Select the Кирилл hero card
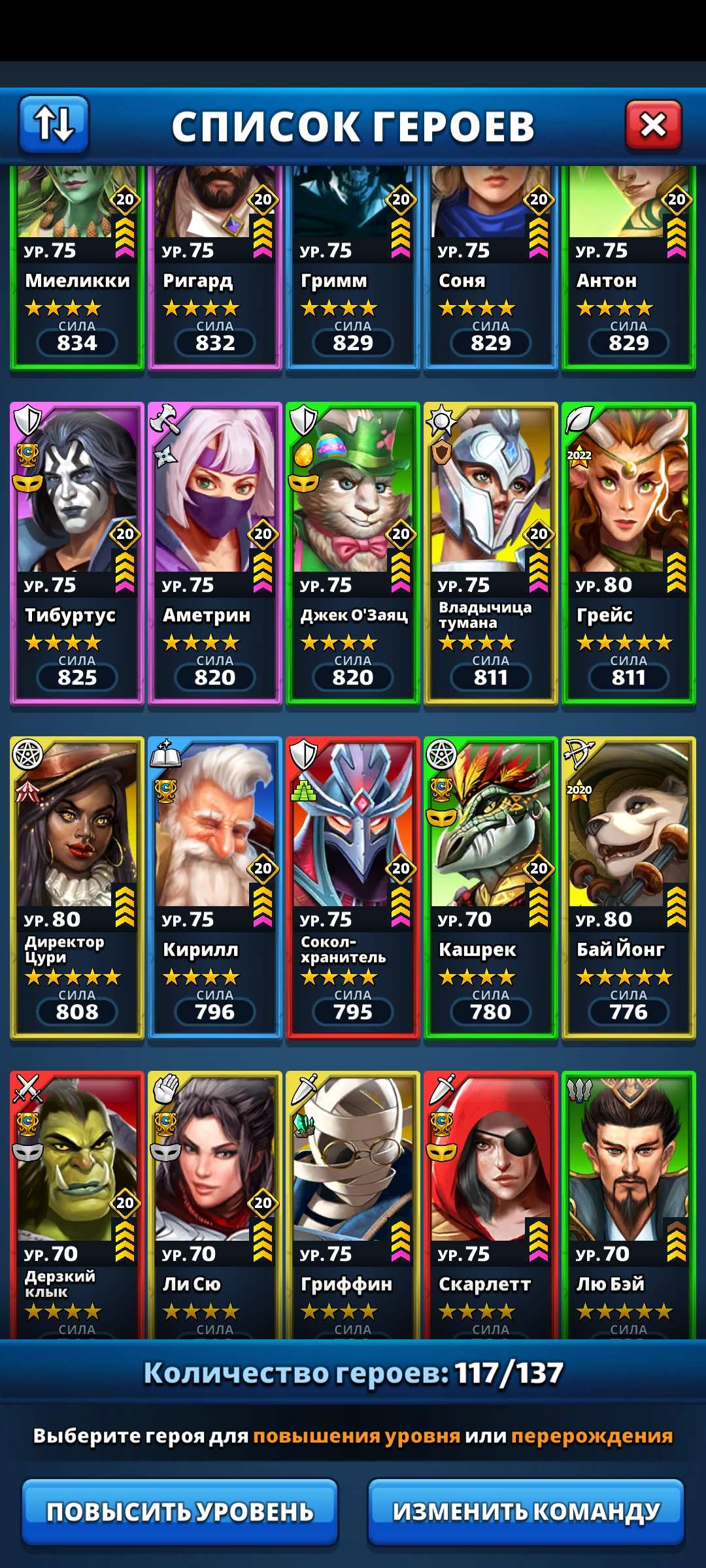 [215, 887]
